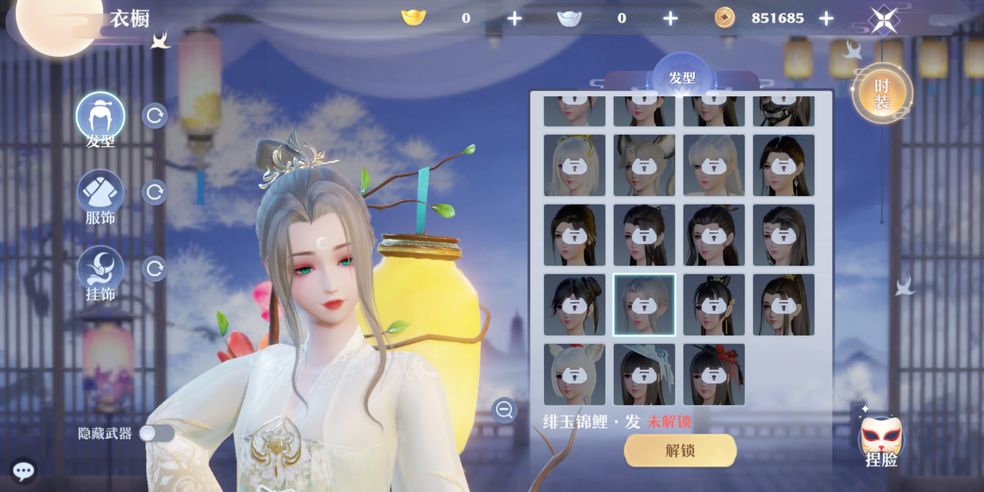Choose the hairstyle with red flower ornament
This screenshot has width=984, height=492.
pyautogui.click(x=714, y=375)
